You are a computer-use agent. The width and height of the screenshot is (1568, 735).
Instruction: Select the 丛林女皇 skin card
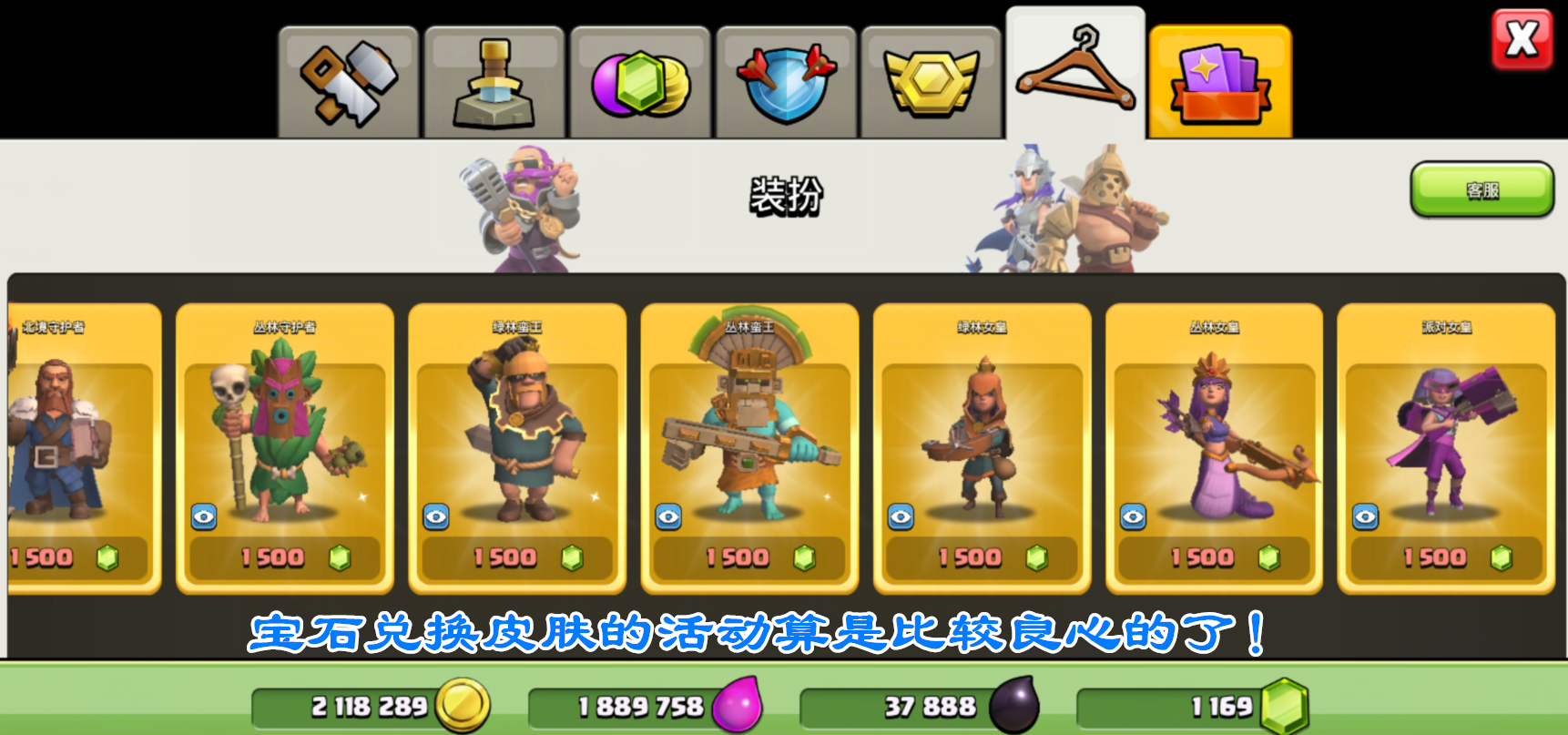[x=1214, y=428]
